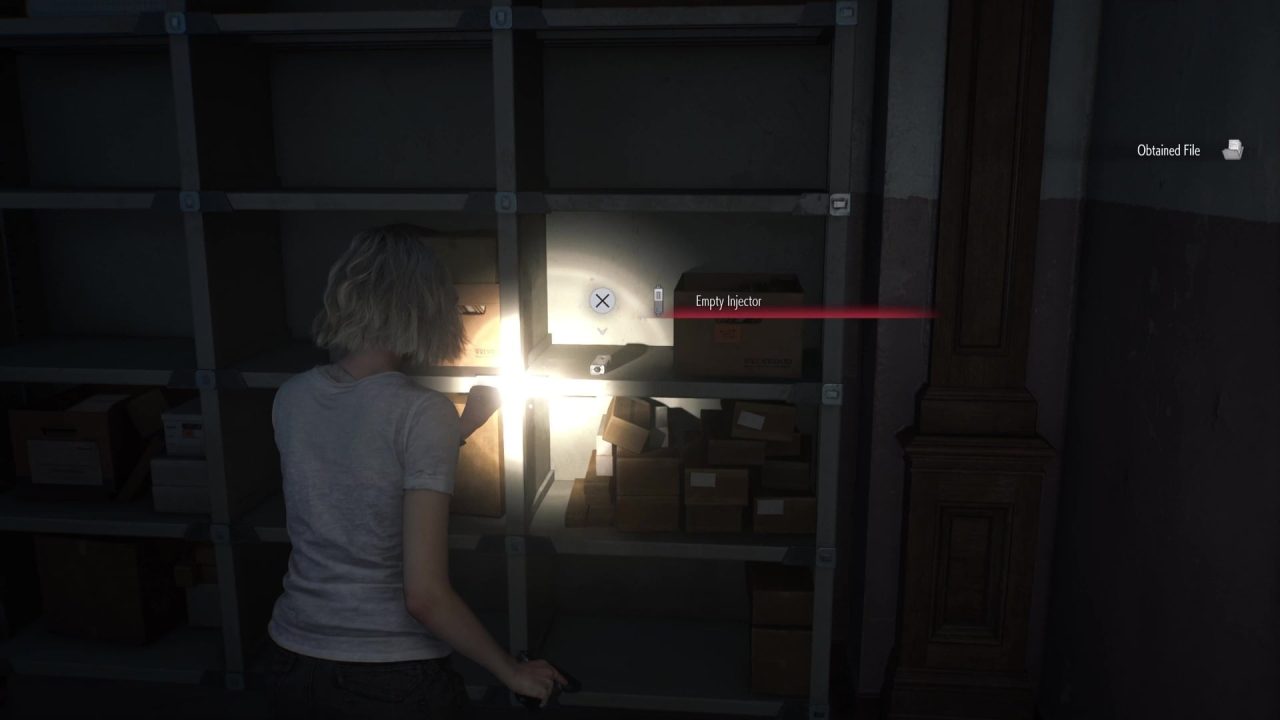Click the white X symbol inside the circle
The width and height of the screenshot is (1280, 720).
(x=601, y=300)
